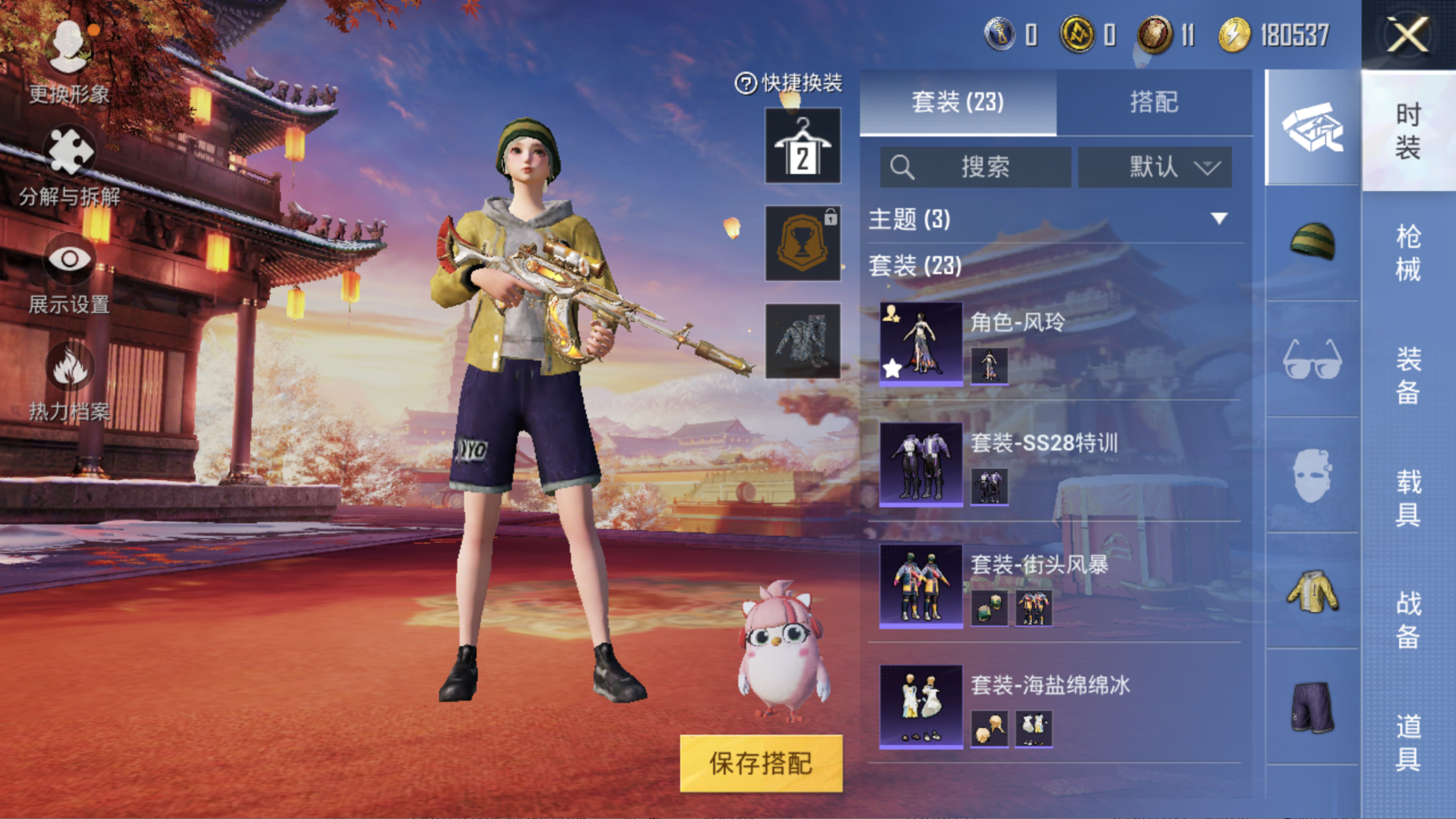This screenshot has width=1456, height=819.
Task: Close the wardrobe screen
Action: click(x=1407, y=35)
